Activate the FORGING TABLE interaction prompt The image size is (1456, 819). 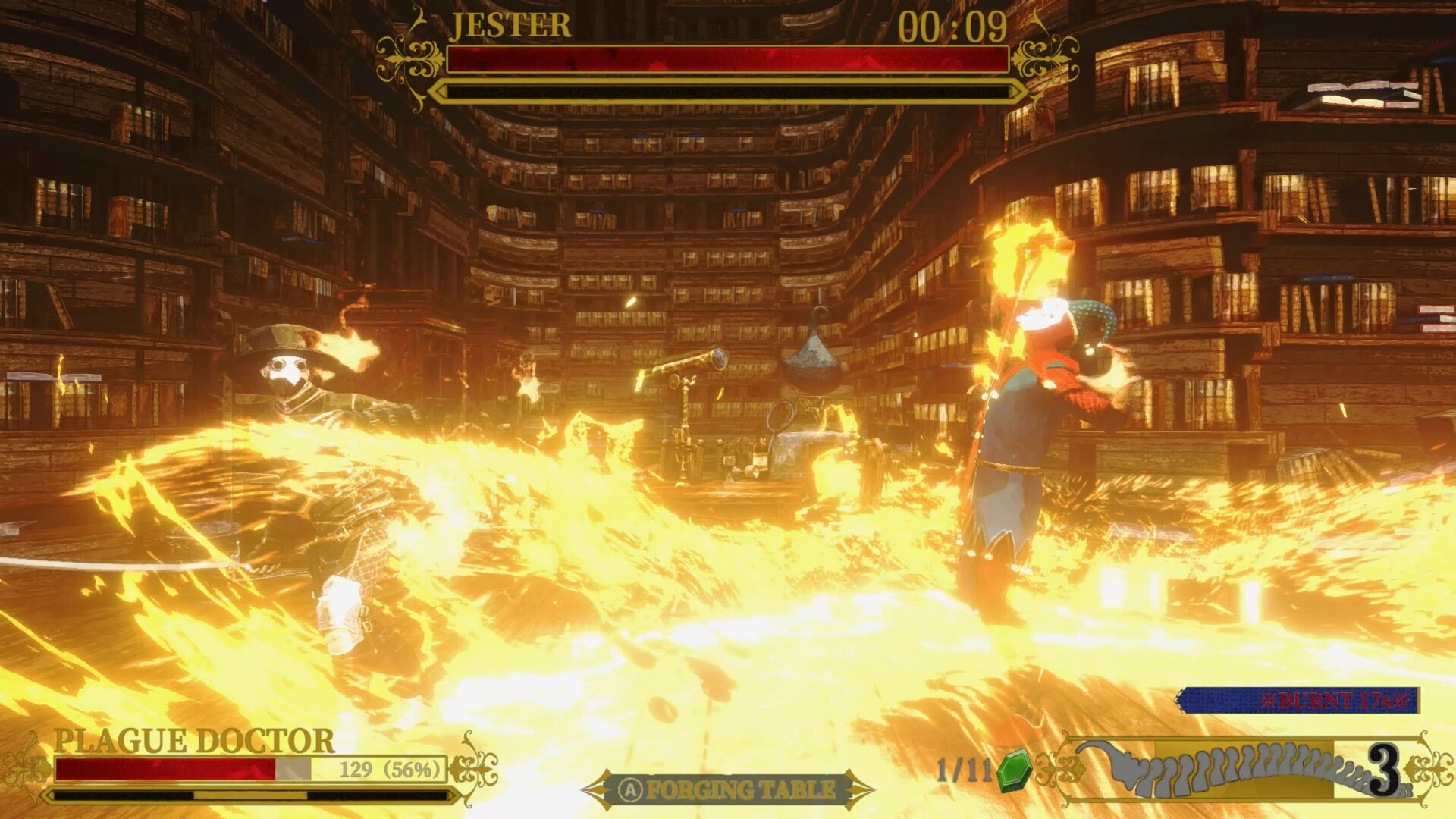point(732,789)
